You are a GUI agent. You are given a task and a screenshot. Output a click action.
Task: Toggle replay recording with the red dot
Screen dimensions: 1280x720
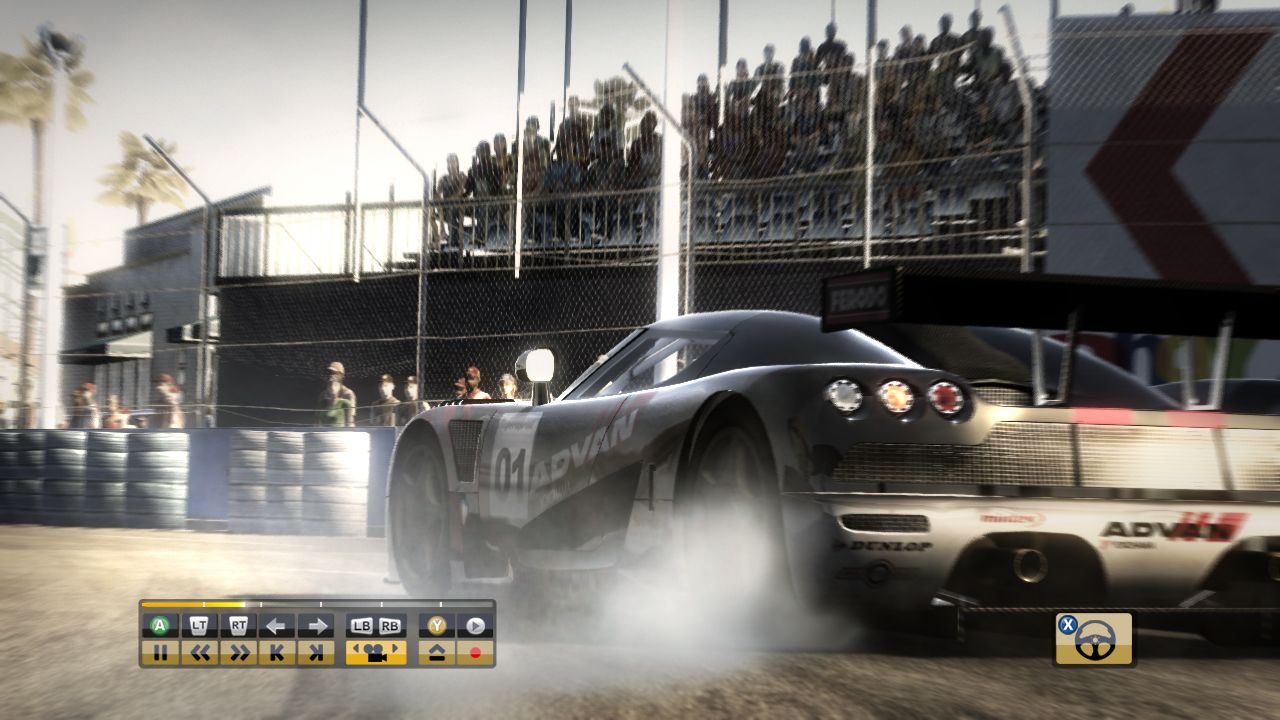(x=474, y=652)
